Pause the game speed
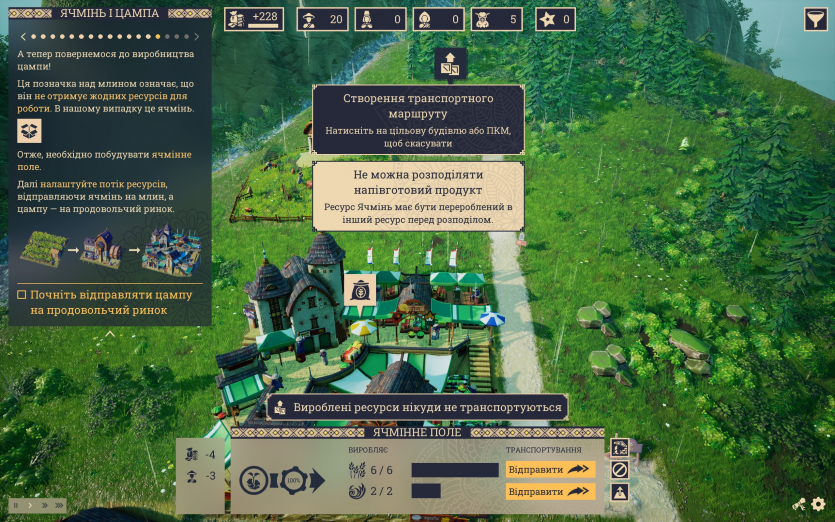 click(x=15, y=505)
